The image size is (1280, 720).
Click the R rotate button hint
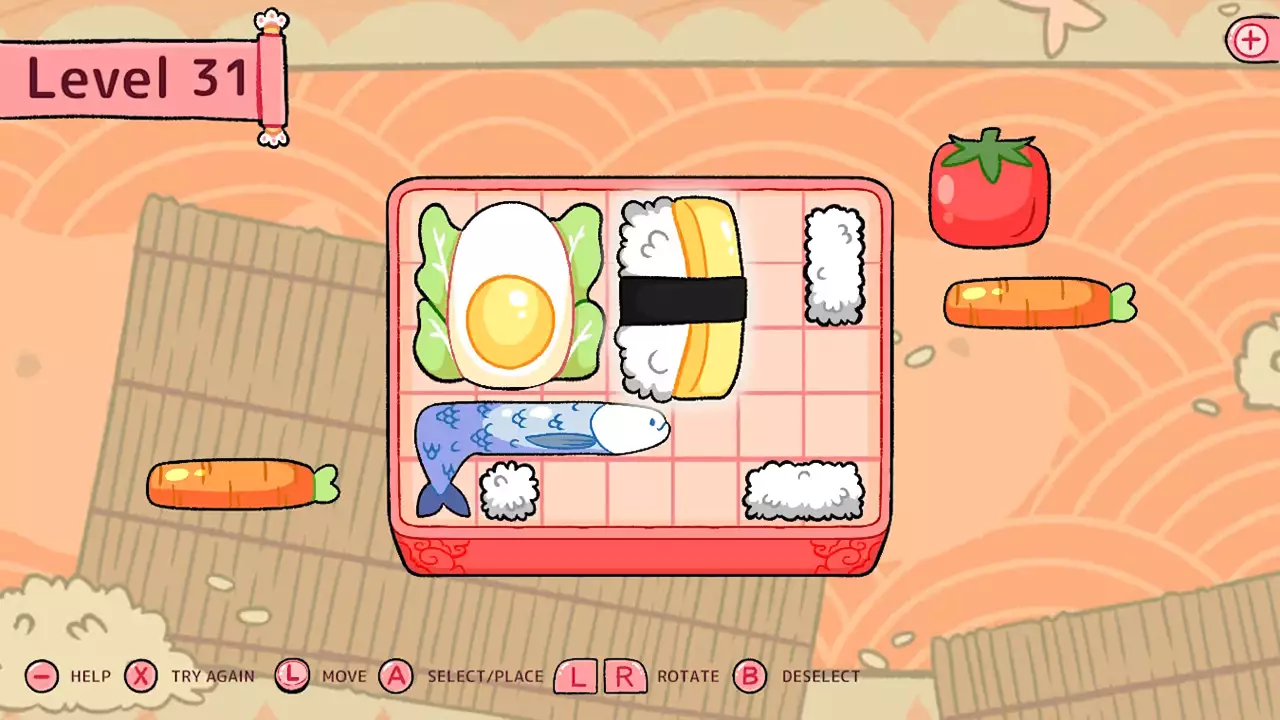point(626,676)
